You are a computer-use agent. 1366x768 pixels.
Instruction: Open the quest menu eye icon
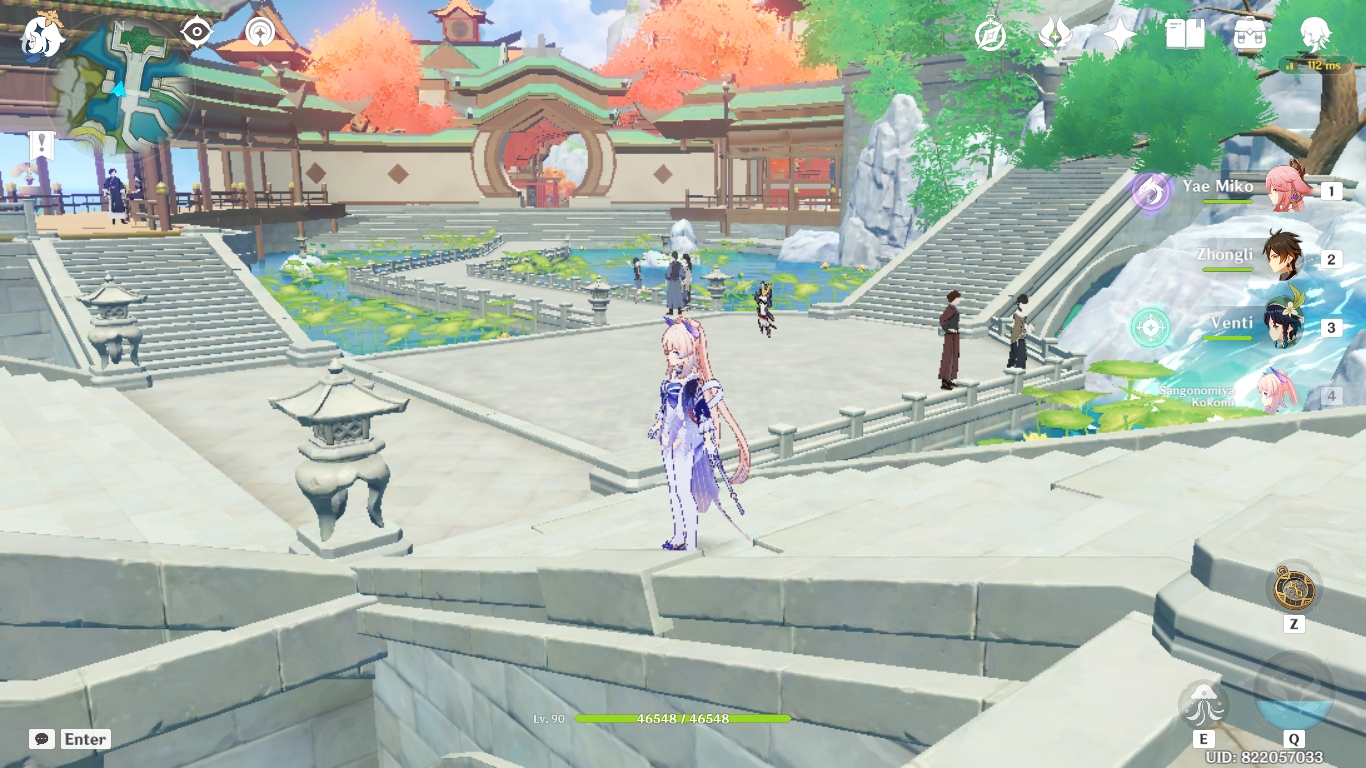tap(198, 33)
